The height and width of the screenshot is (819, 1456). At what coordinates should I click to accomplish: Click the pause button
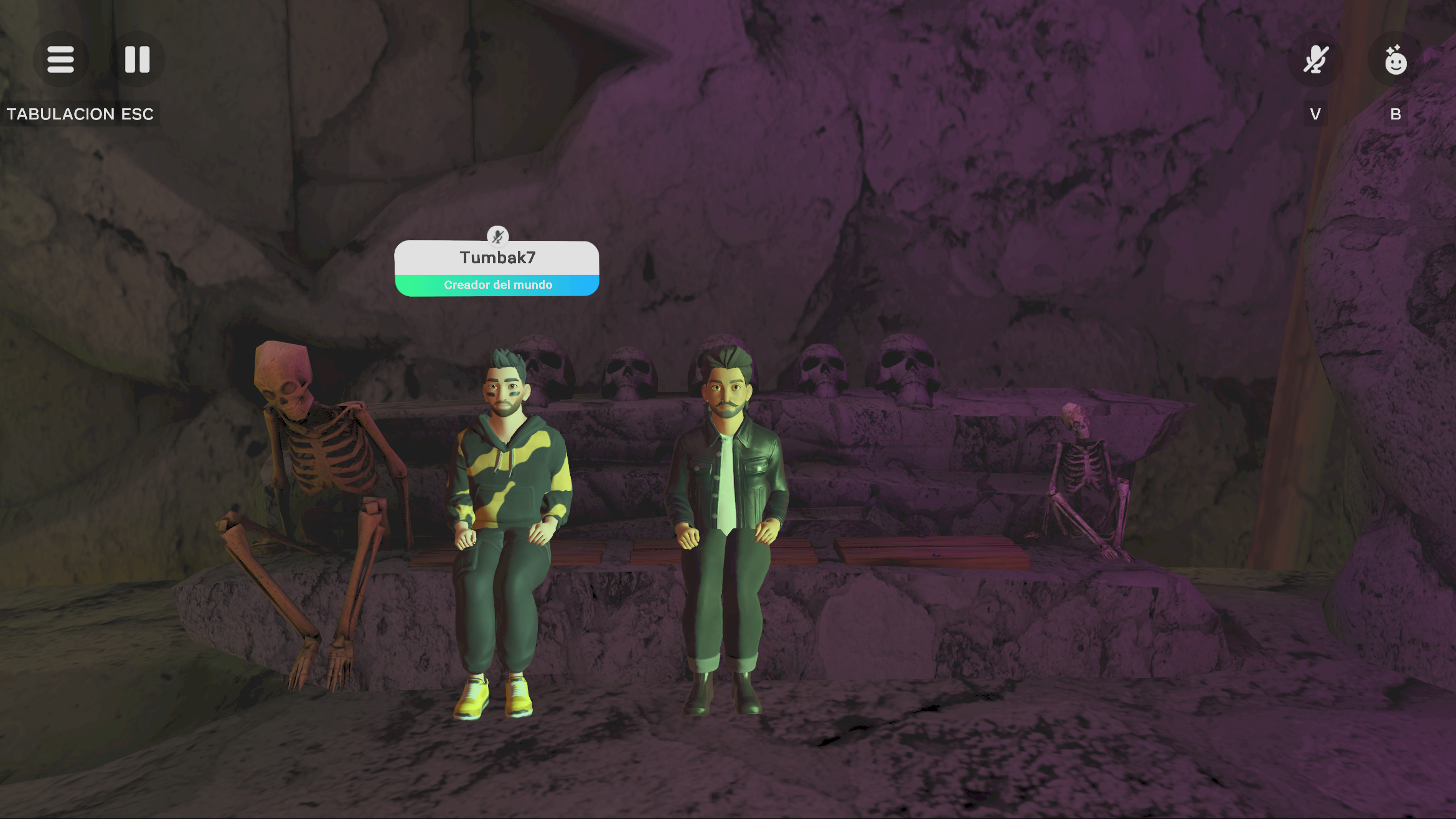137,60
